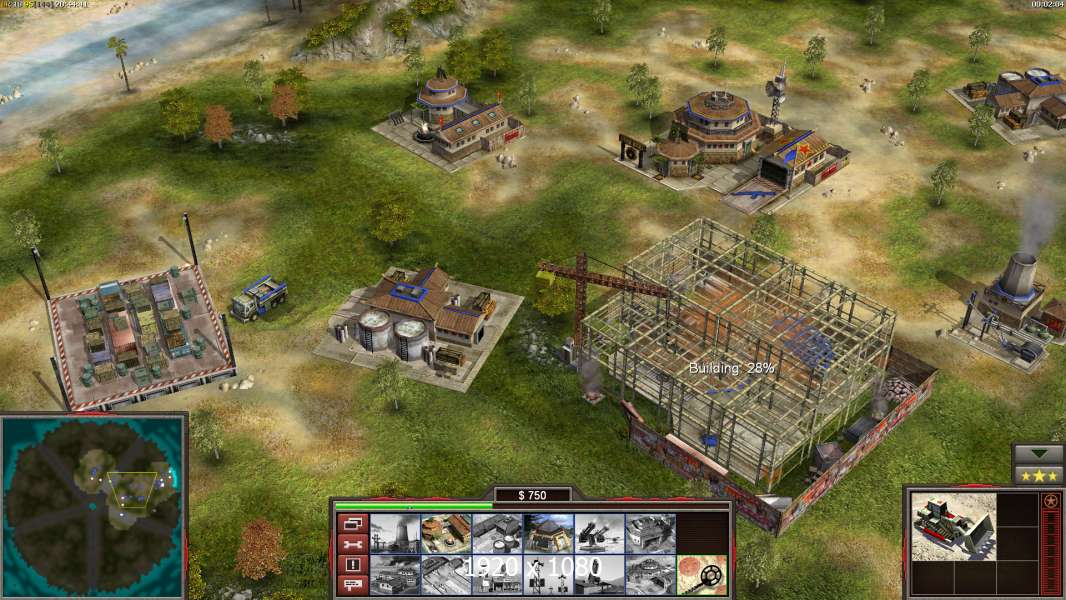The width and height of the screenshot is (1066, 600).
Task: Pick the Supply Center build icon
Action: (x=497, y=533)
